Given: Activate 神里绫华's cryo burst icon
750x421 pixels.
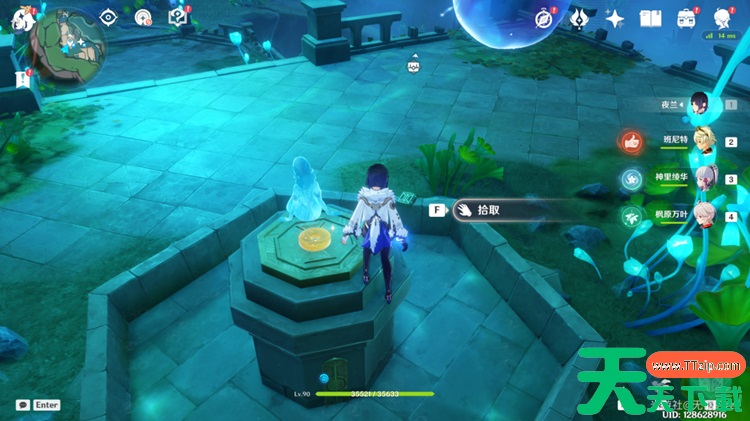Looking at the screenshot, I should tap(631, 179).
